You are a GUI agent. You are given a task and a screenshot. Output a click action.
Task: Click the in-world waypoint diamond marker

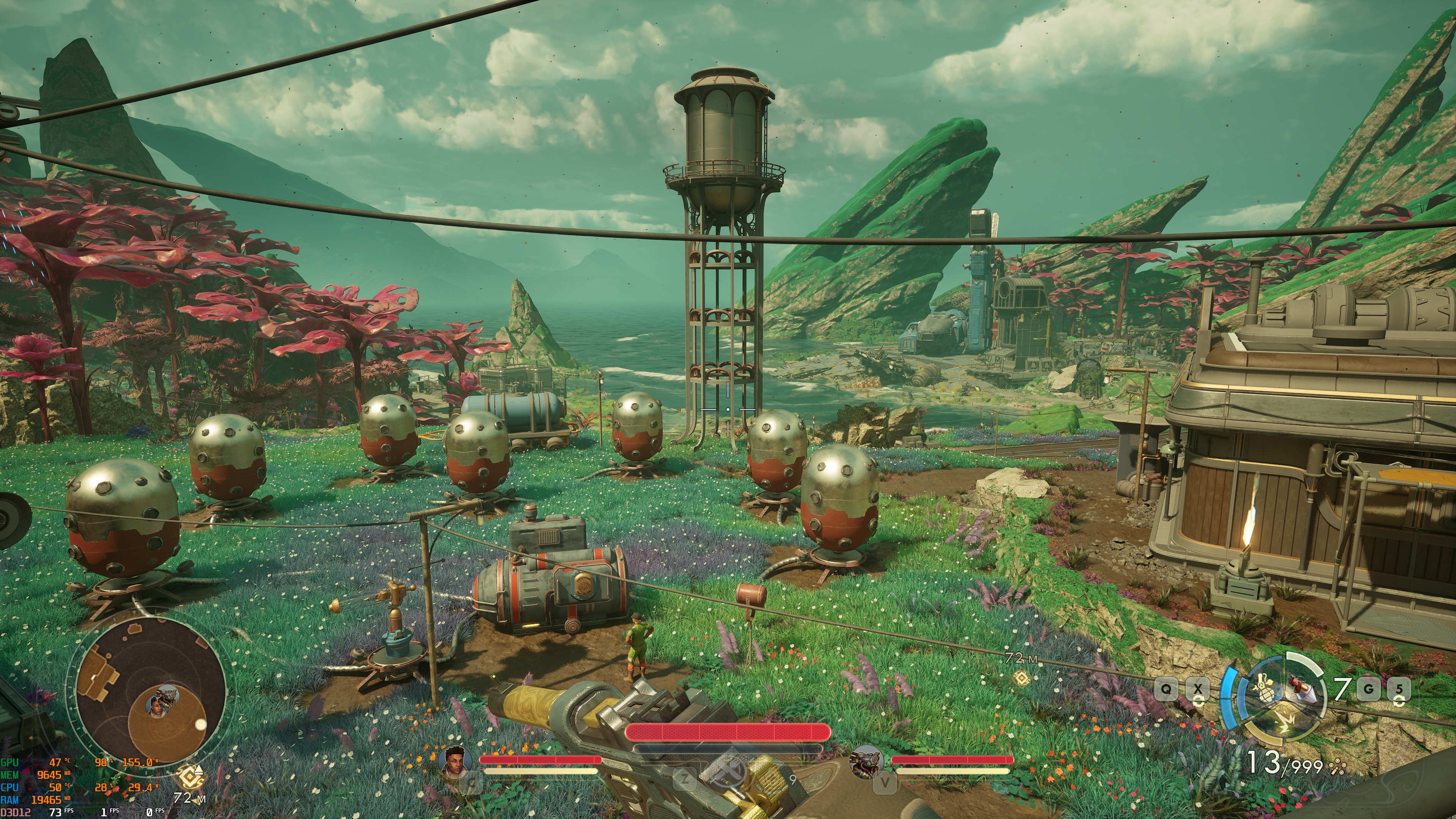pos(1021,678)
